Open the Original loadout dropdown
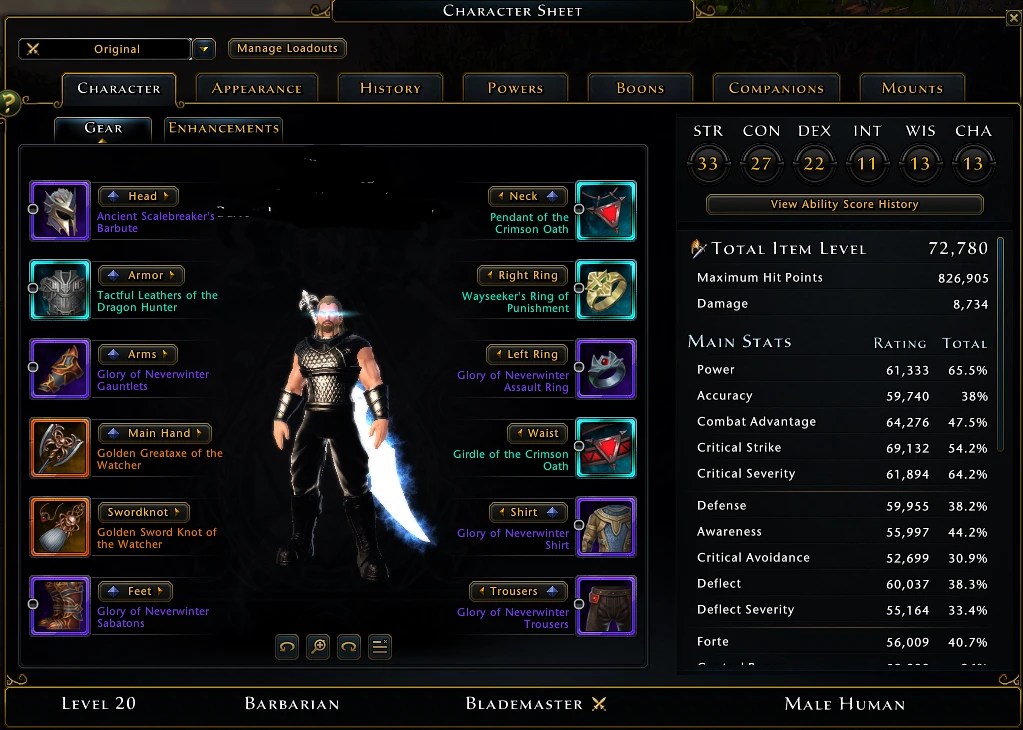This screenshot has height=730, width=1023. (203, 48)
